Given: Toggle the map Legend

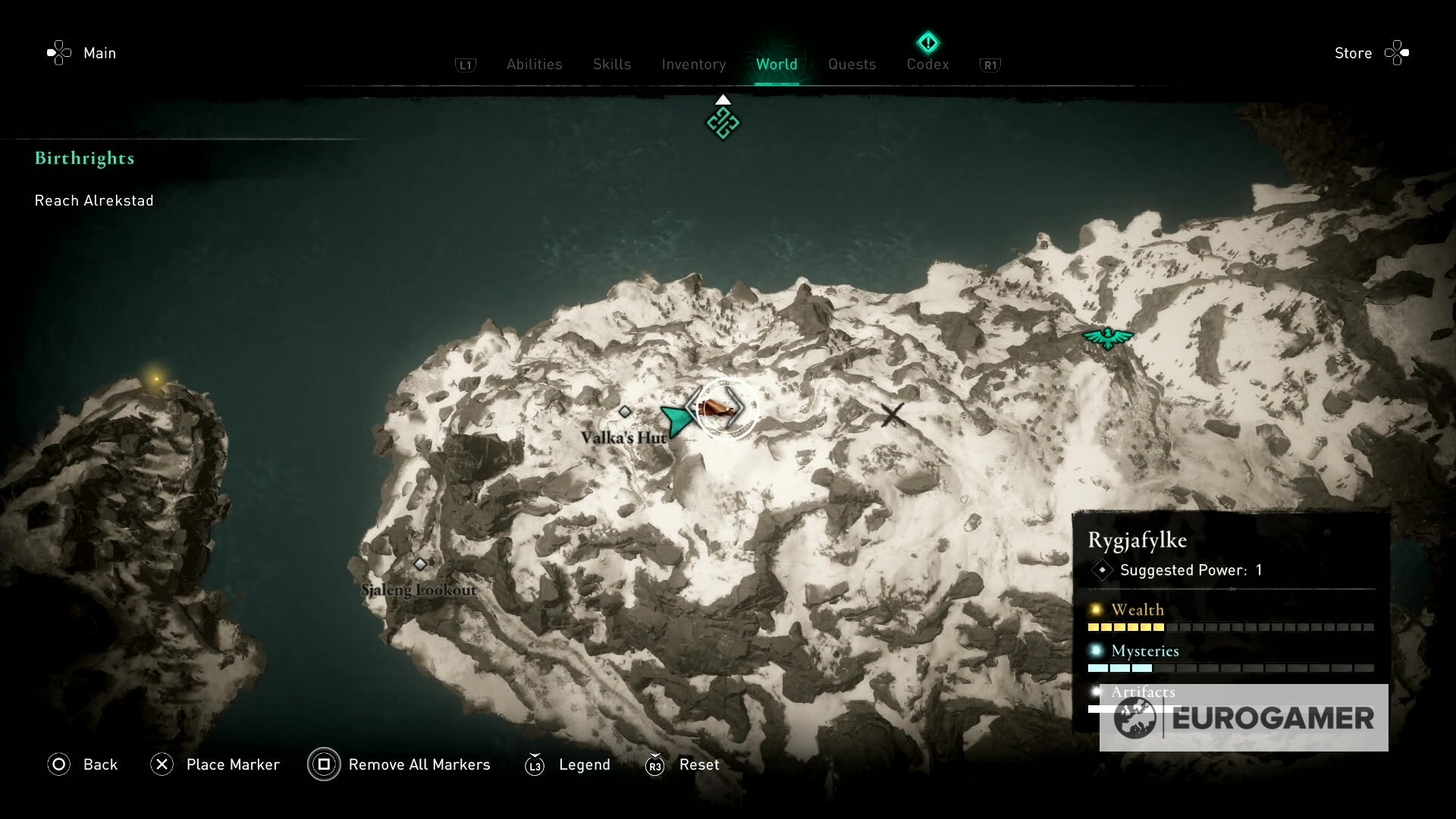Looking at the screenshot, I should (x=584, y=764).
